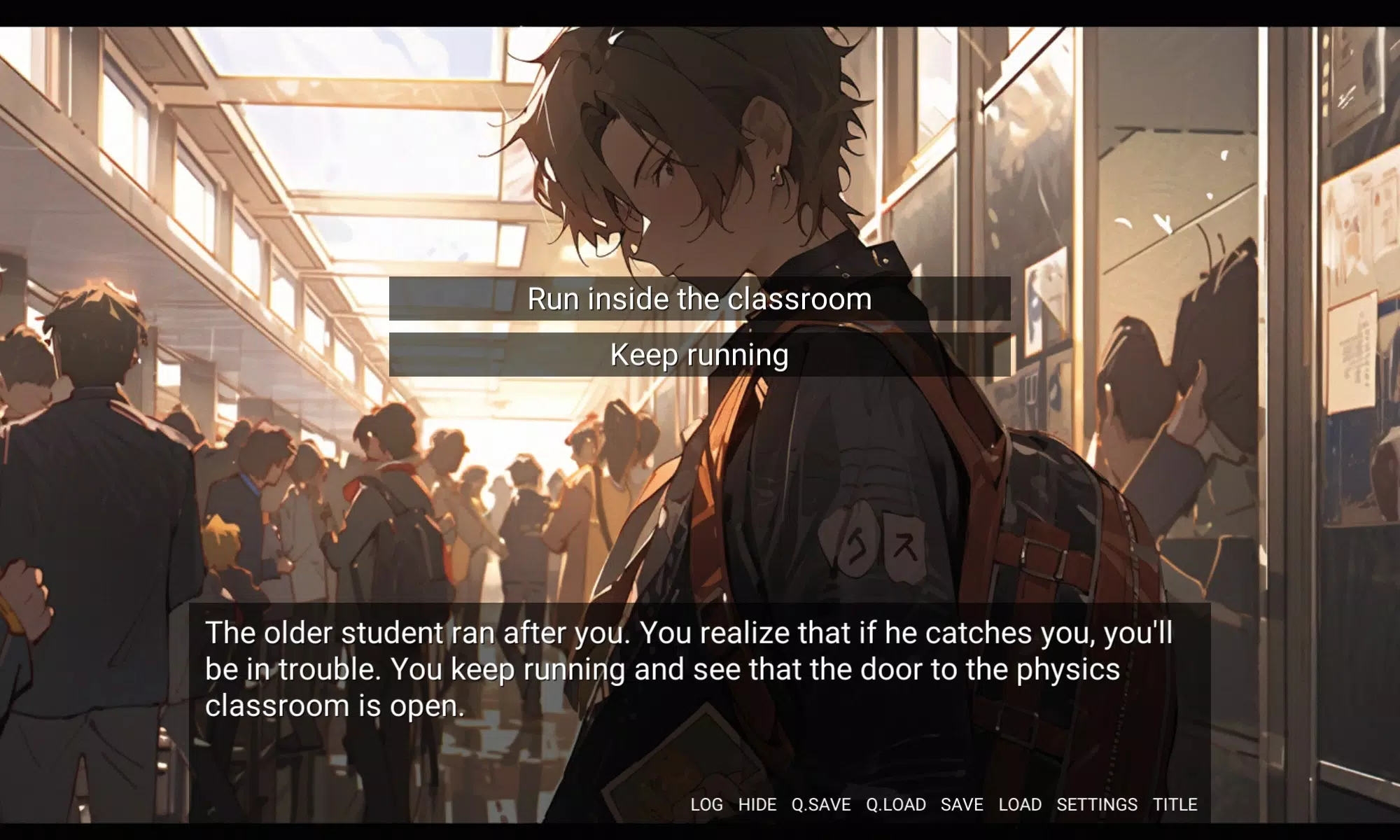Open the SAVE menu

coord(962,805)
